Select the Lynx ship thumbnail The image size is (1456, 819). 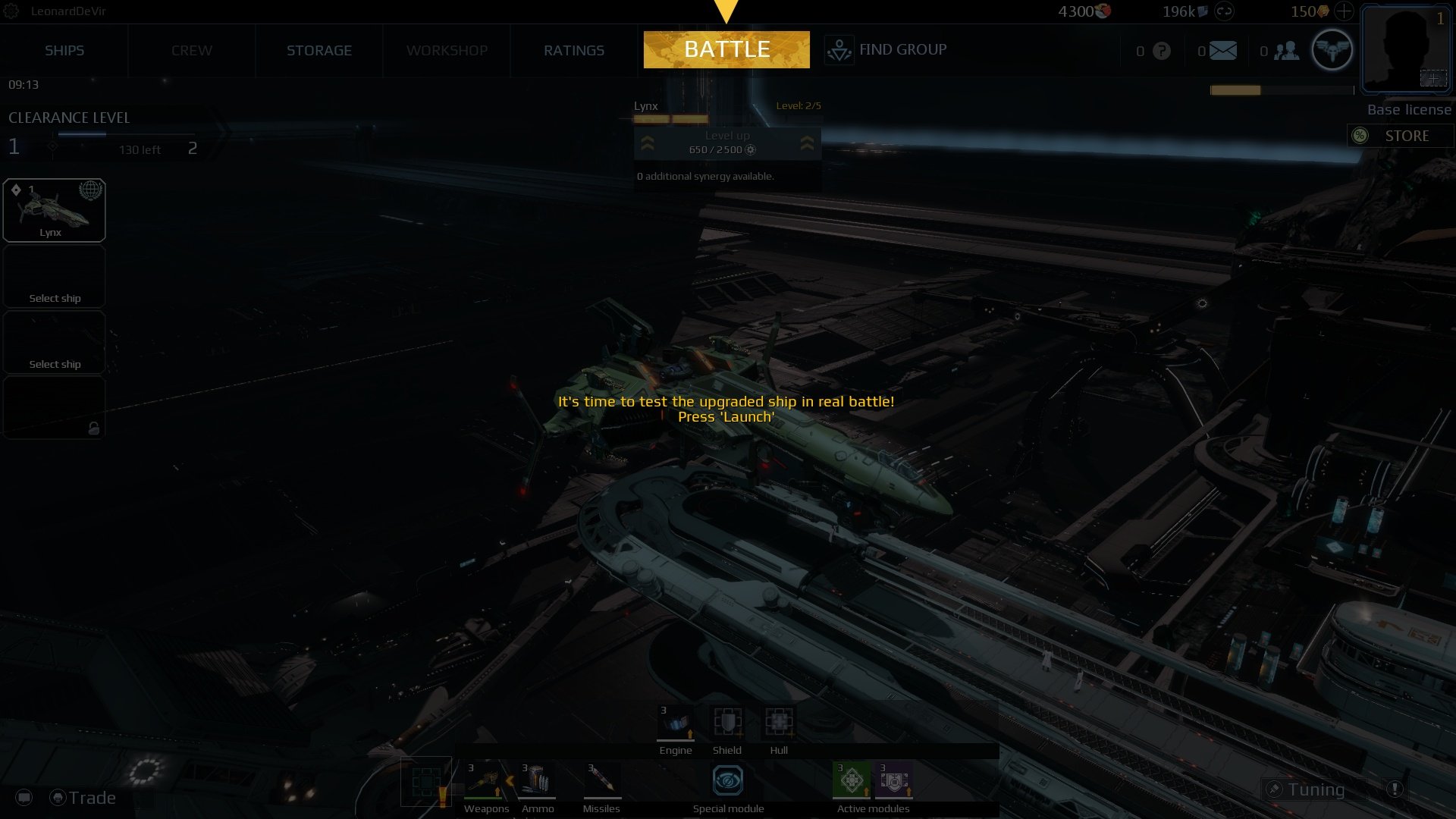54,210
